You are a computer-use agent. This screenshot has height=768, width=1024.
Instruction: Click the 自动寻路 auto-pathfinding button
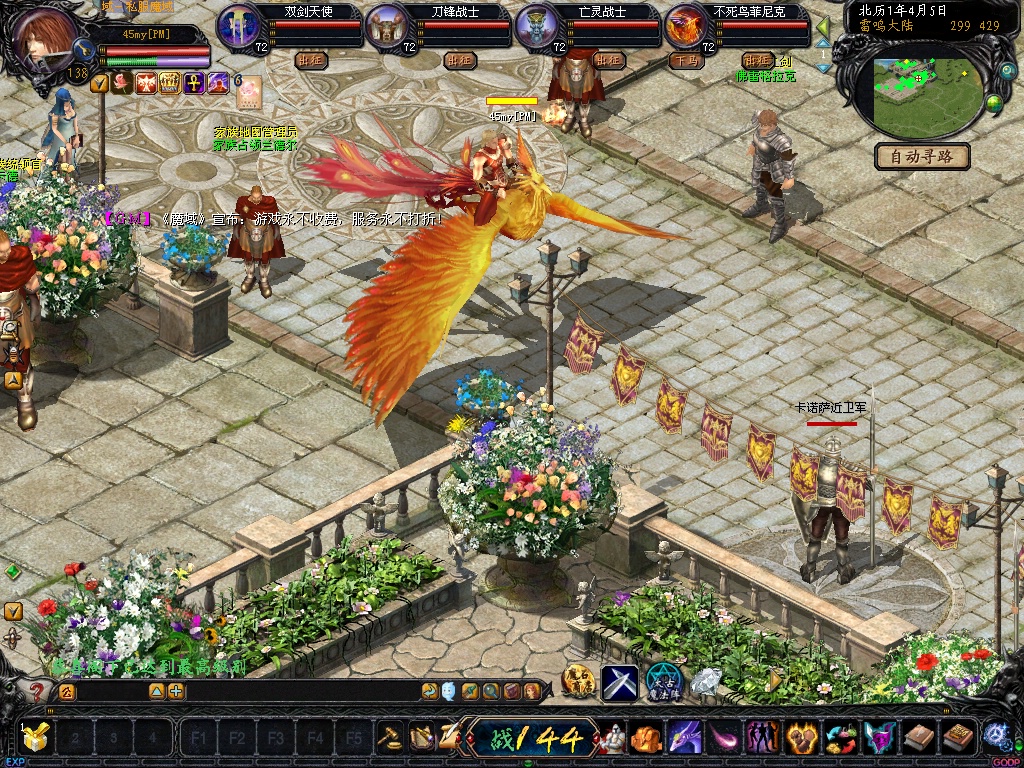[922, 156]
